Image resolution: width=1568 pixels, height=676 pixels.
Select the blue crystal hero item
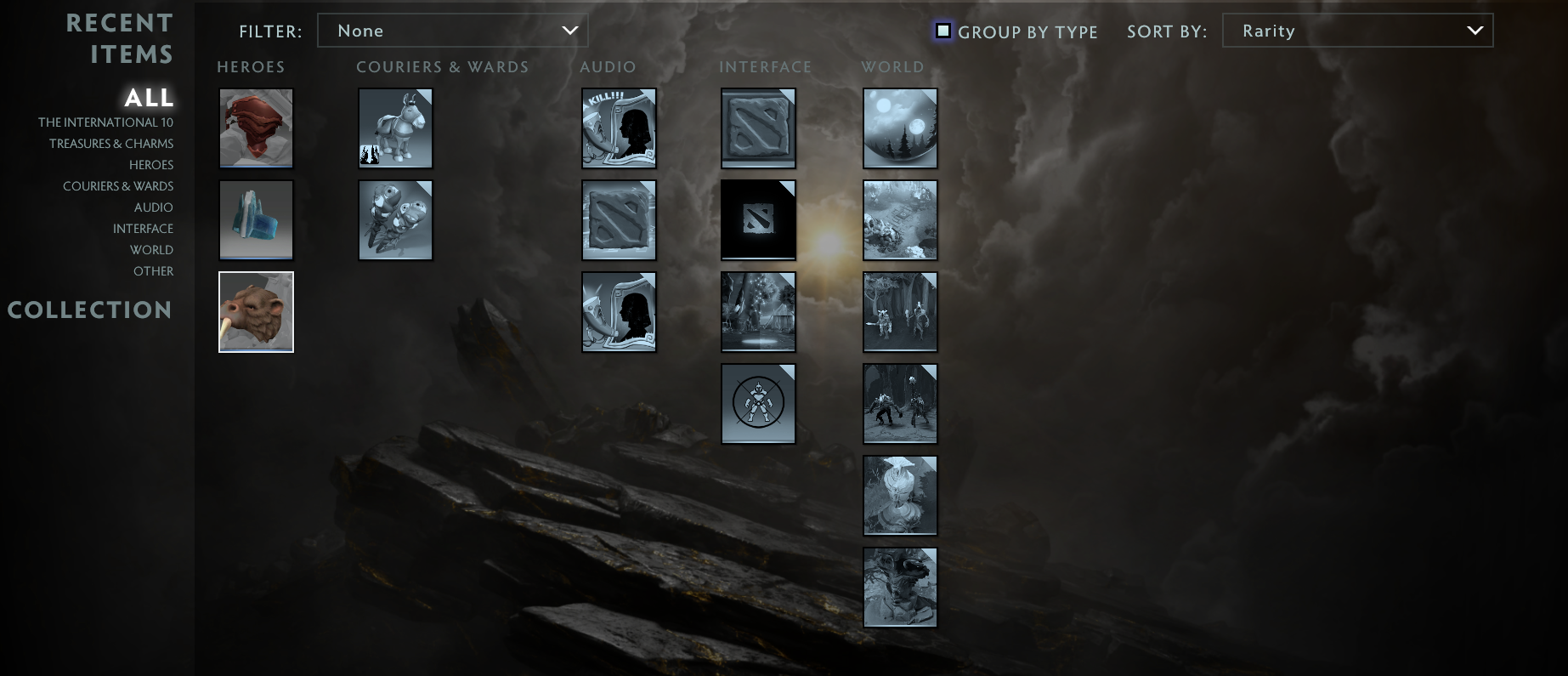(256, 219)
